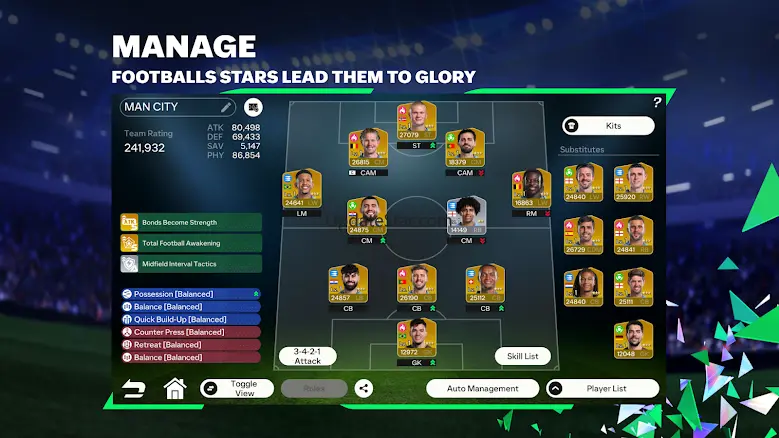This screenshot has width=779, height=438.
Task: Open help with the question mark
Action: 657,102
